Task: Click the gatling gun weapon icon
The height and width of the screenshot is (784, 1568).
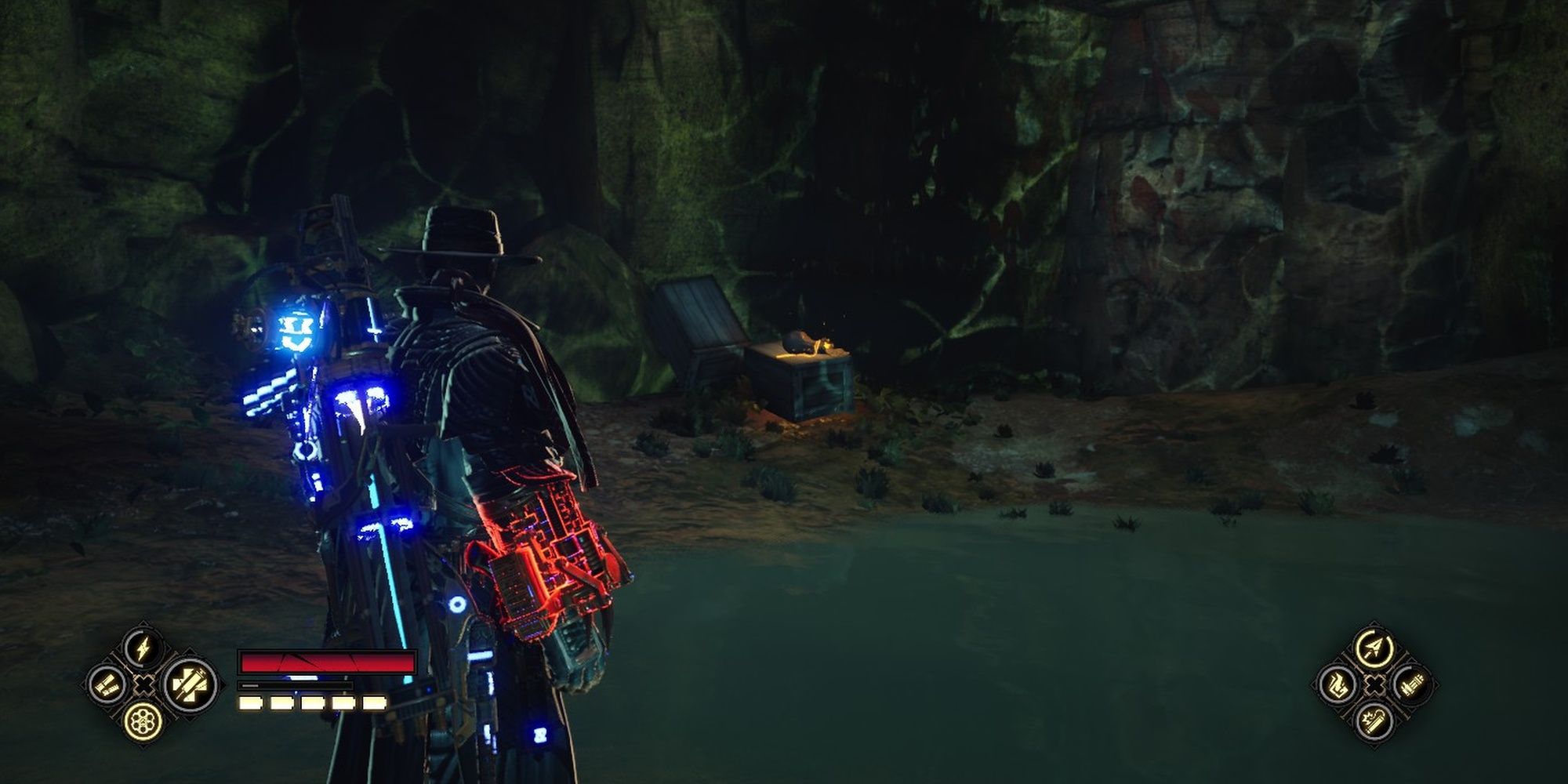Action: click(x=1411, y=685)
